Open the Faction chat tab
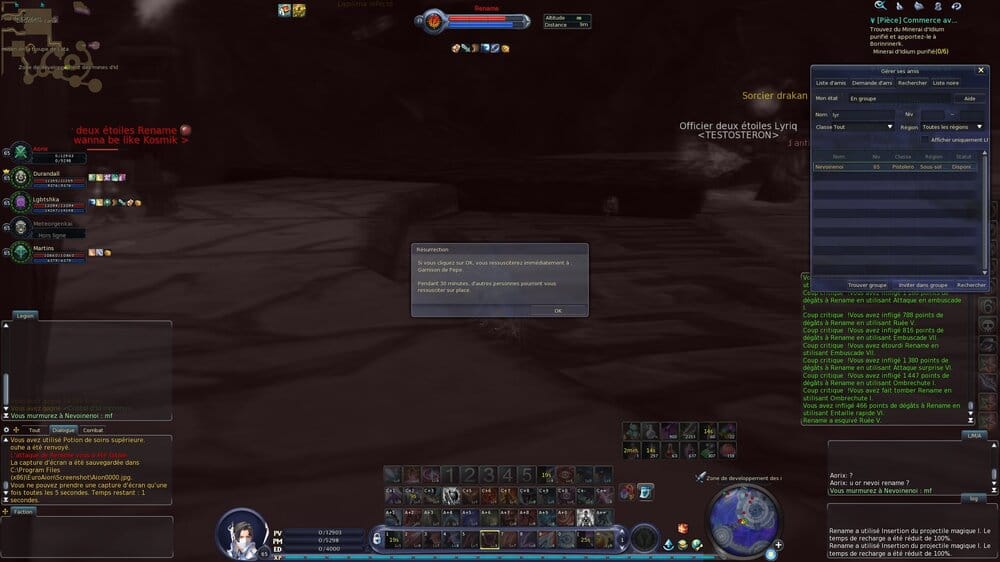 pyautogui.click(x=24, y=511)
